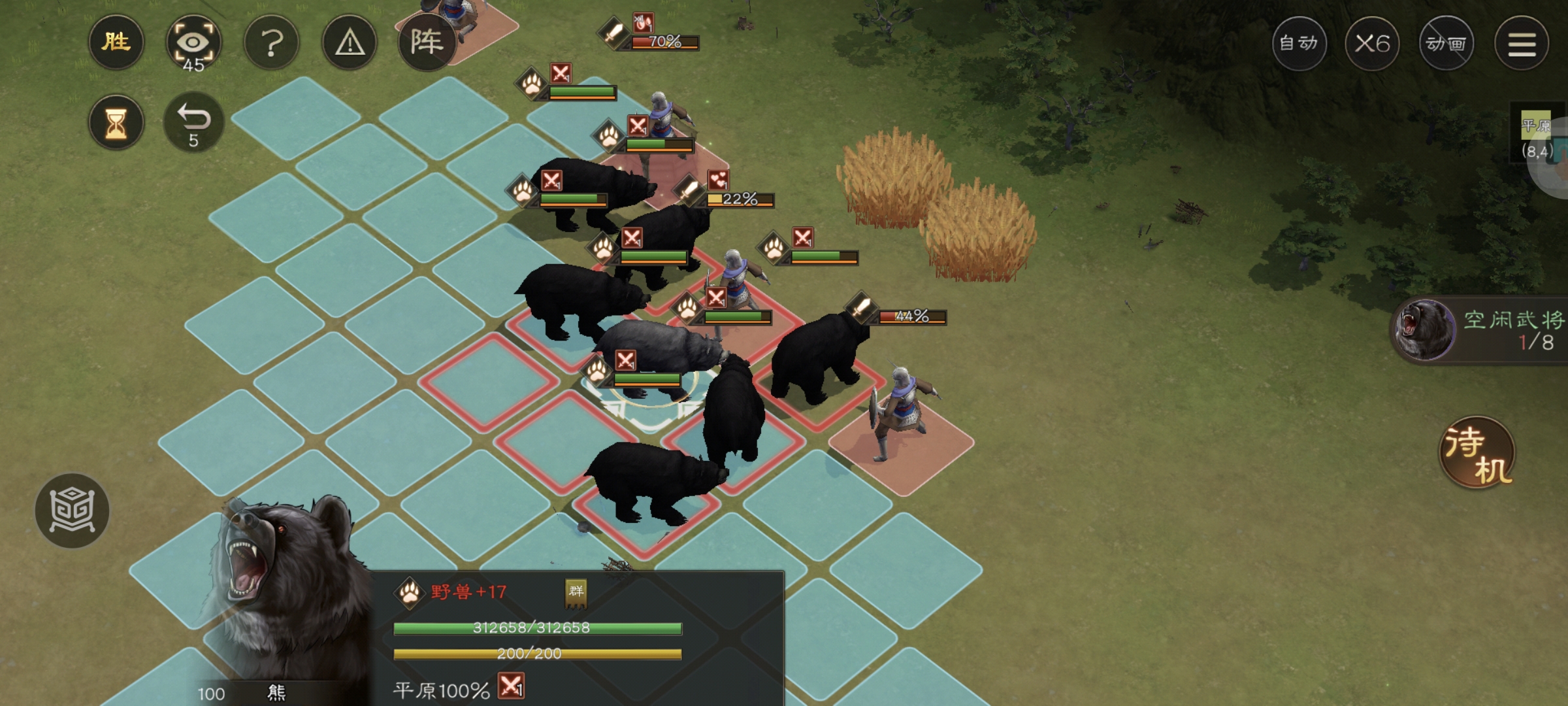Inspect the crossed-swords status icon beside 平原100%
The width and height of the screenshot is (1568, 706).
pyautogui.click(x=511, y=686)
